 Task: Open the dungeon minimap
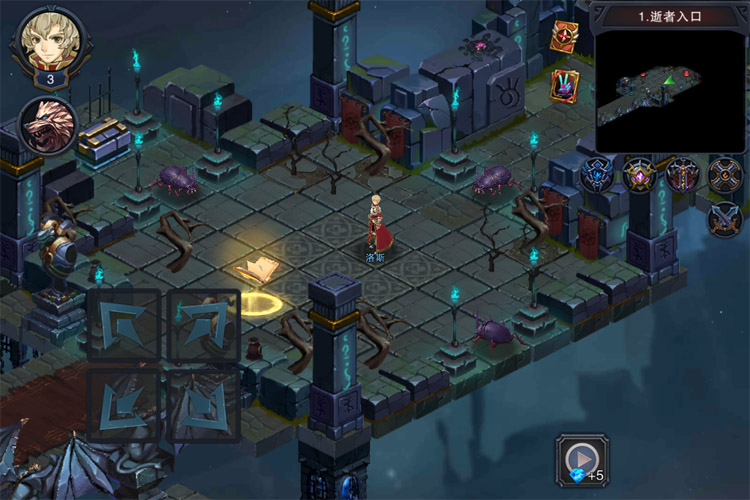tap(670, 90)
